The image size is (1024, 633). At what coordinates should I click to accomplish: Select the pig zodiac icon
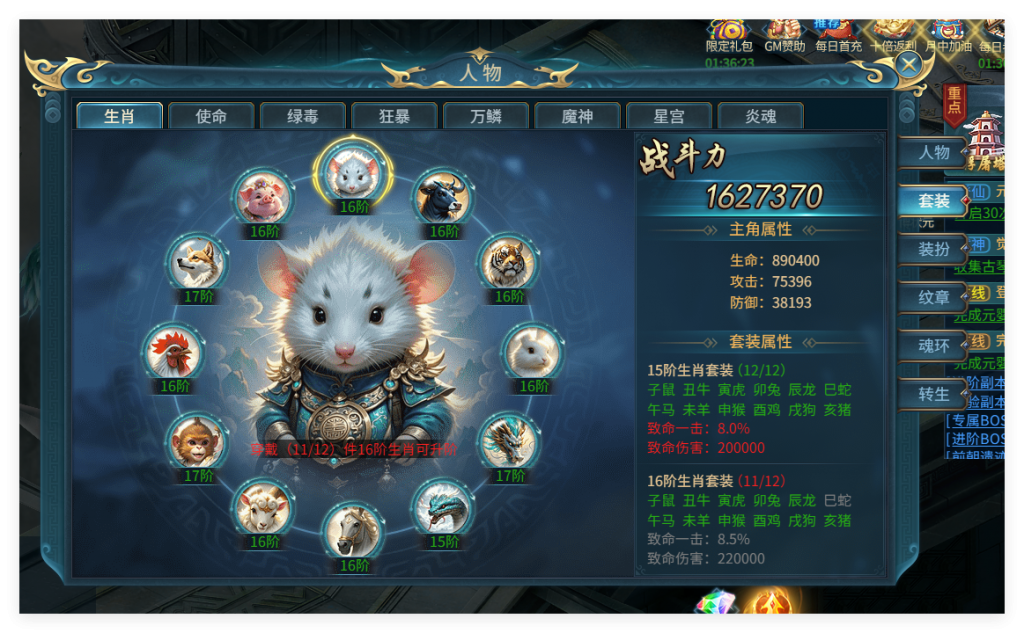(x=264, y=198)
